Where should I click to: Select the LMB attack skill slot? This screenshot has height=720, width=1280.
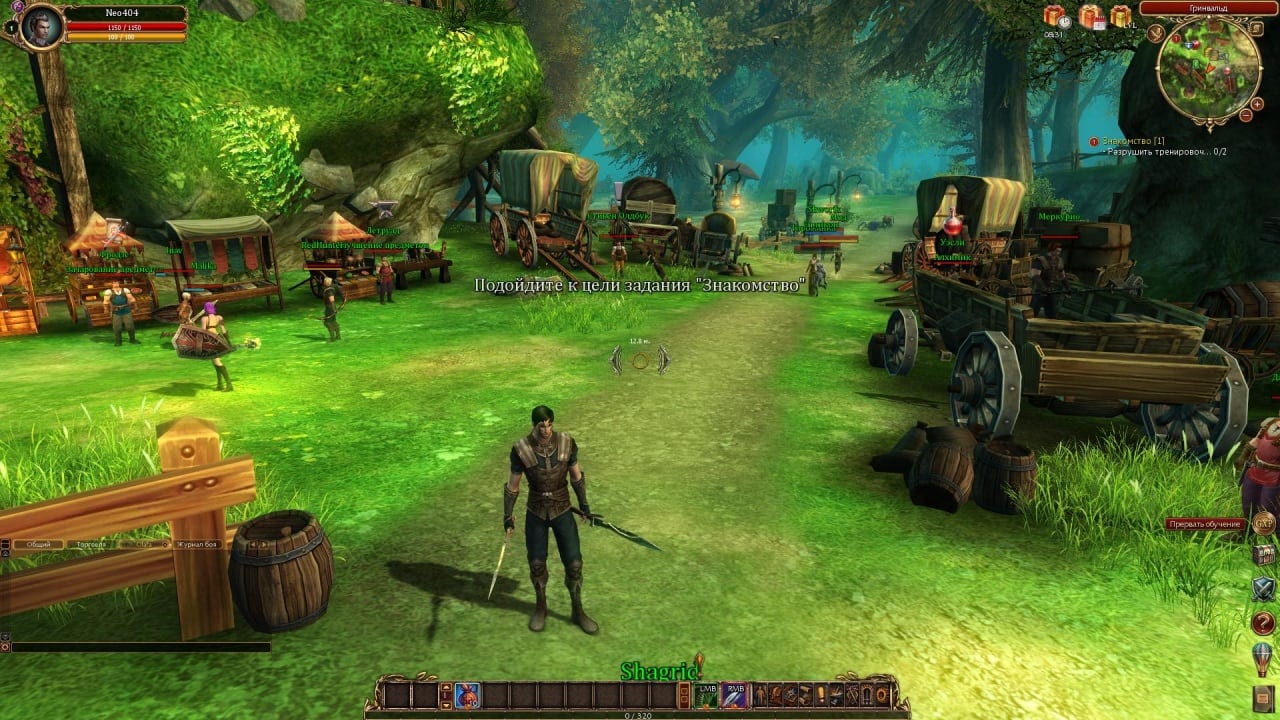pyautogui.click(x=707, y=695)
